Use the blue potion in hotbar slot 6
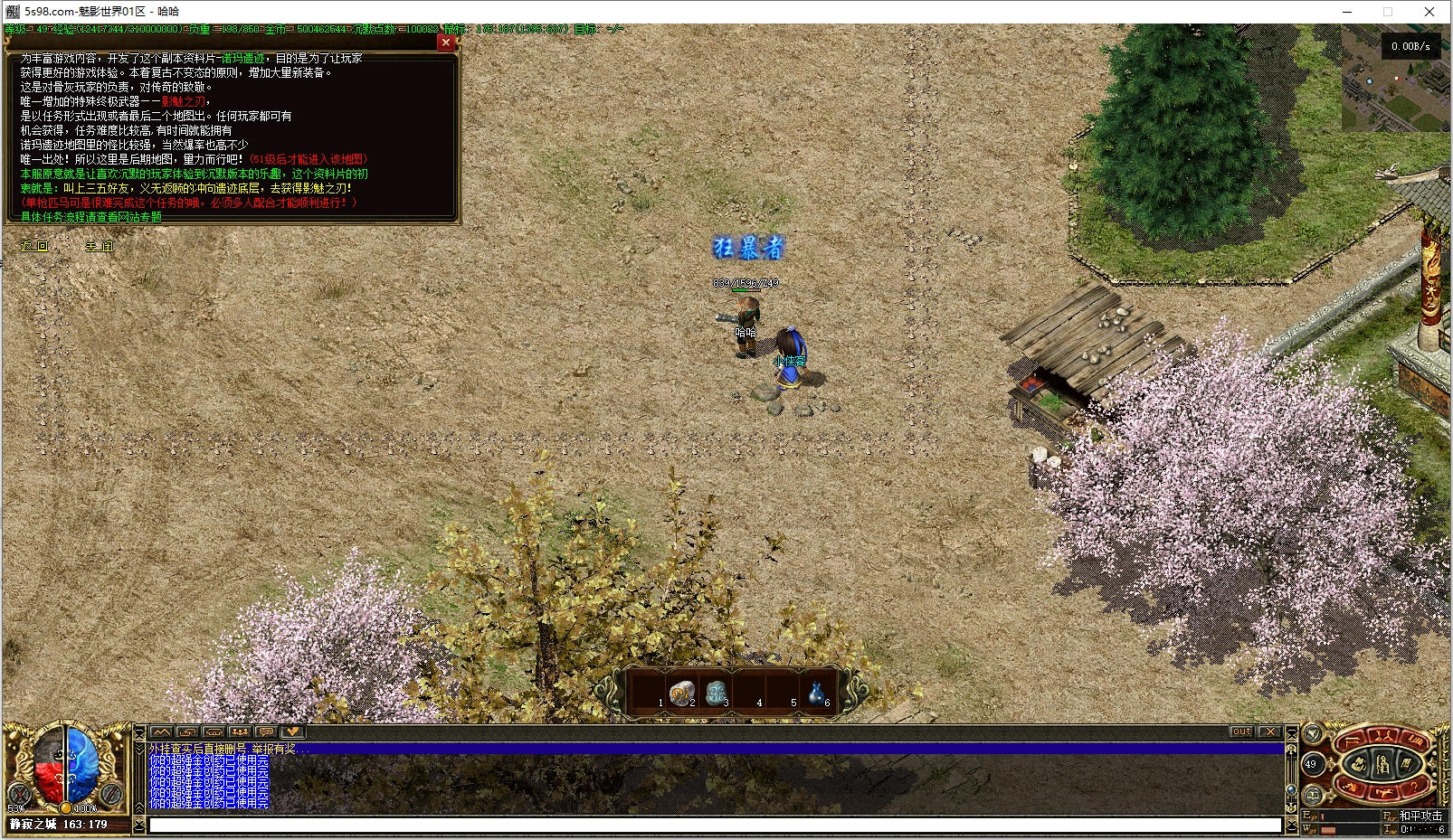 [817, 694]
